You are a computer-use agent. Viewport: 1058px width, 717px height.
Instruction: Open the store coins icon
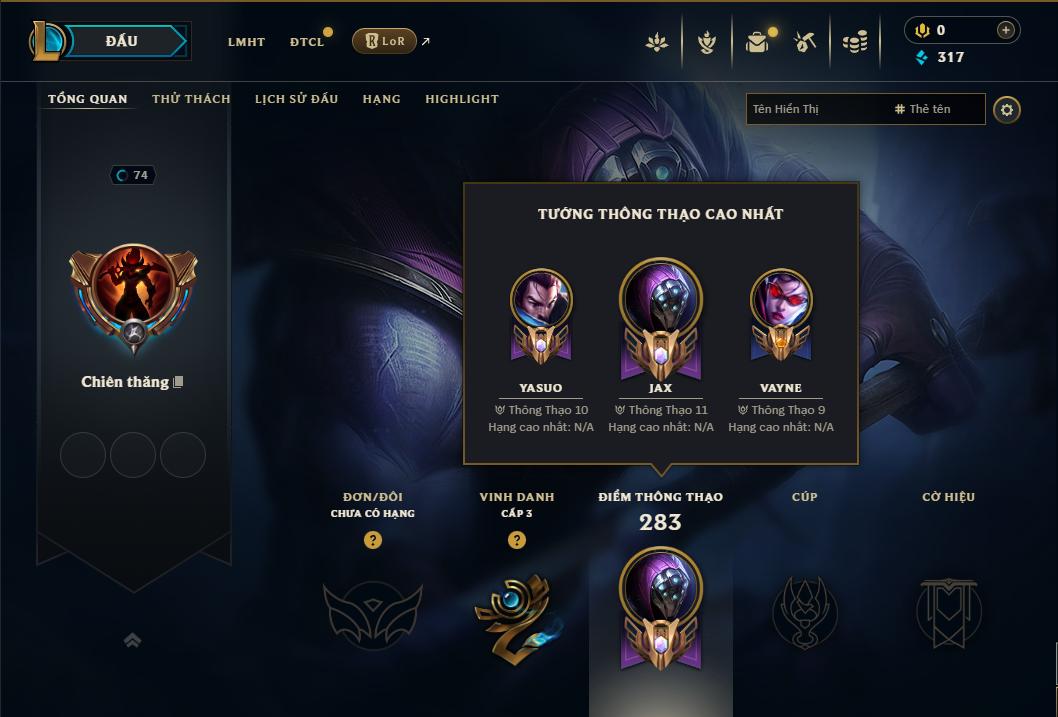[854, 42]
